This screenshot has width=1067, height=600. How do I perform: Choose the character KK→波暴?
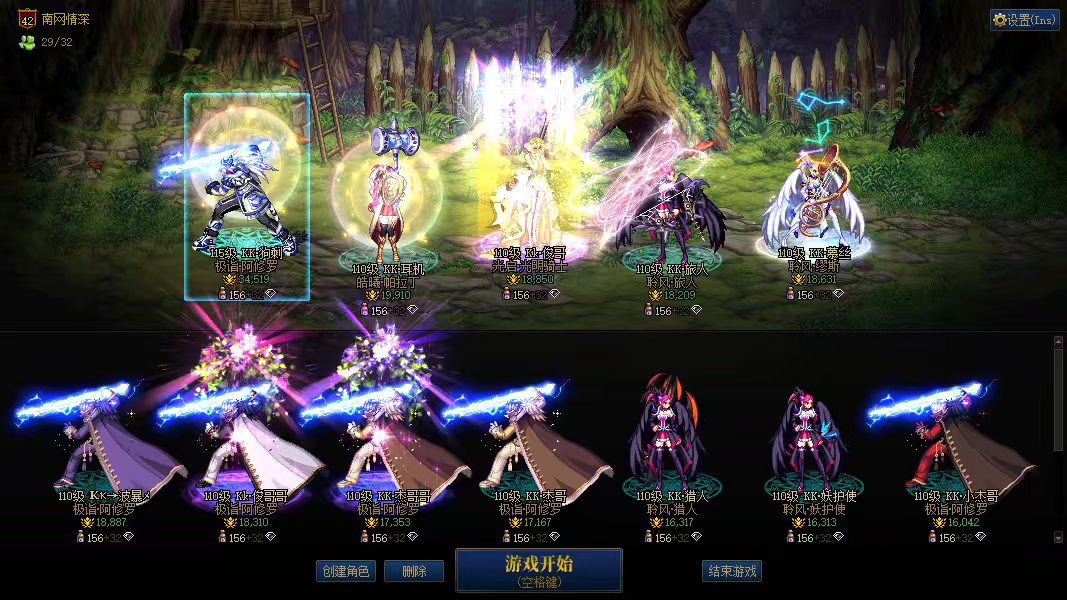pyautogui.click(x=103, y=450)
